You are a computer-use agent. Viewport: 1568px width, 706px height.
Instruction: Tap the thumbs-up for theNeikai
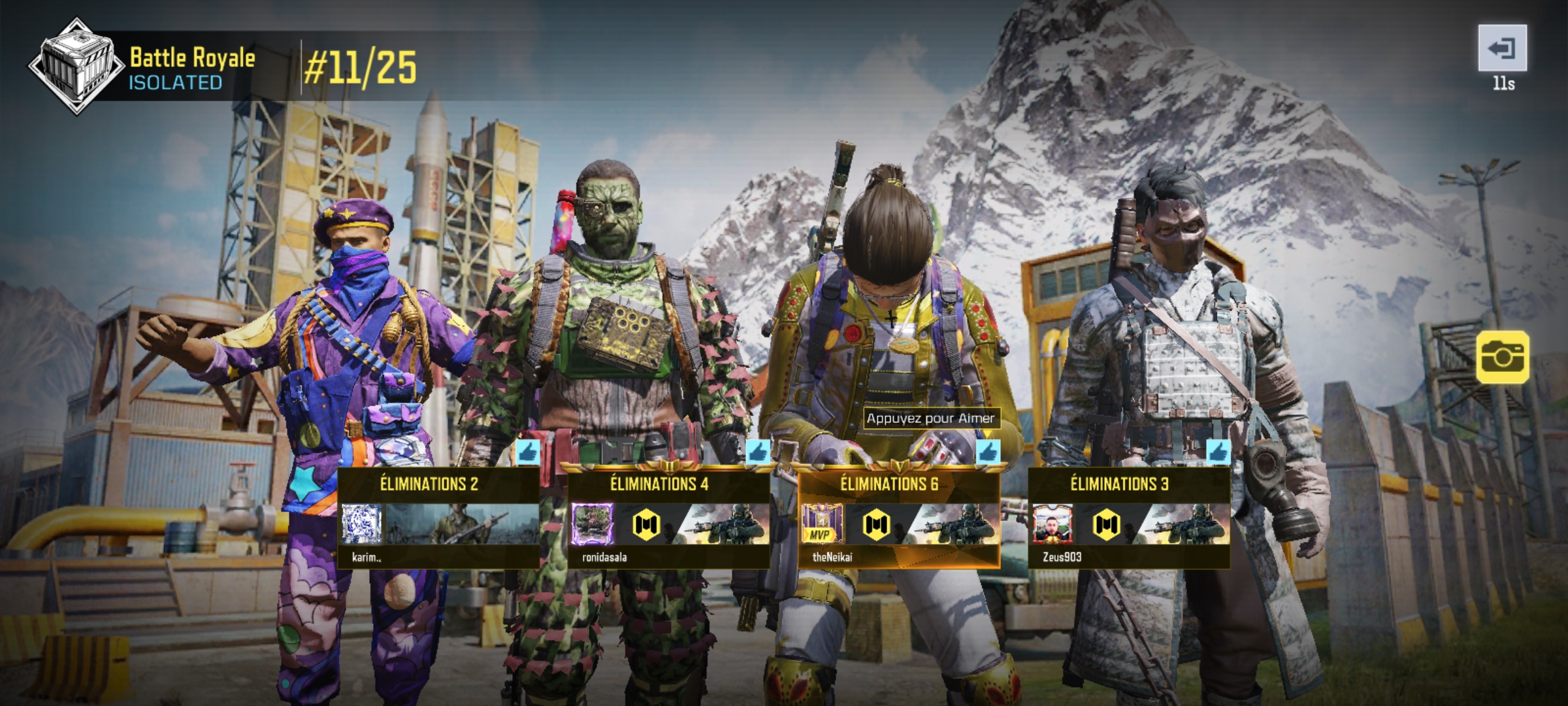coord(988,452)
